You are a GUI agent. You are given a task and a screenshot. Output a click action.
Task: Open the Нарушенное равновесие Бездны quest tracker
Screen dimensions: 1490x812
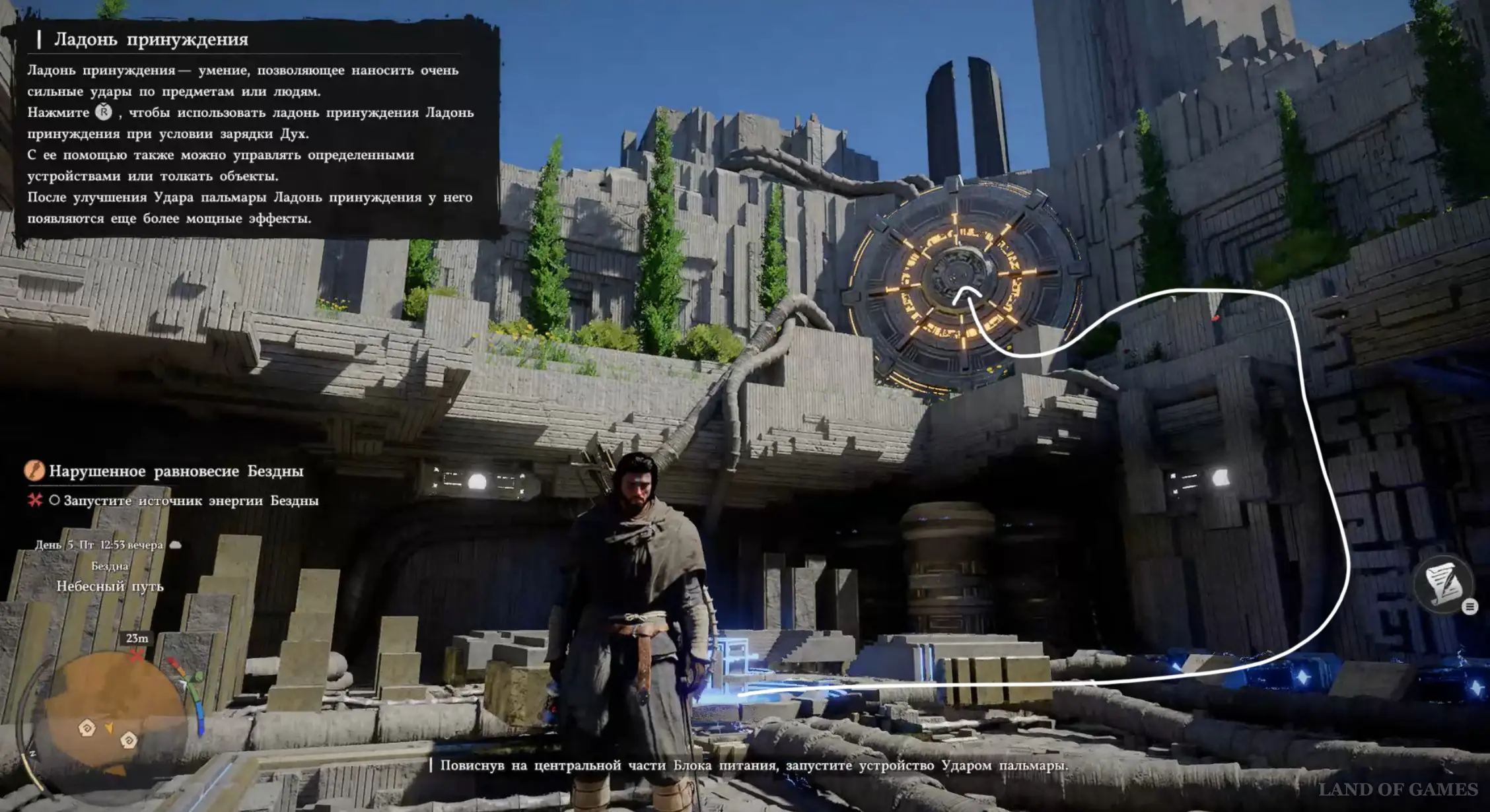point(176,471)
